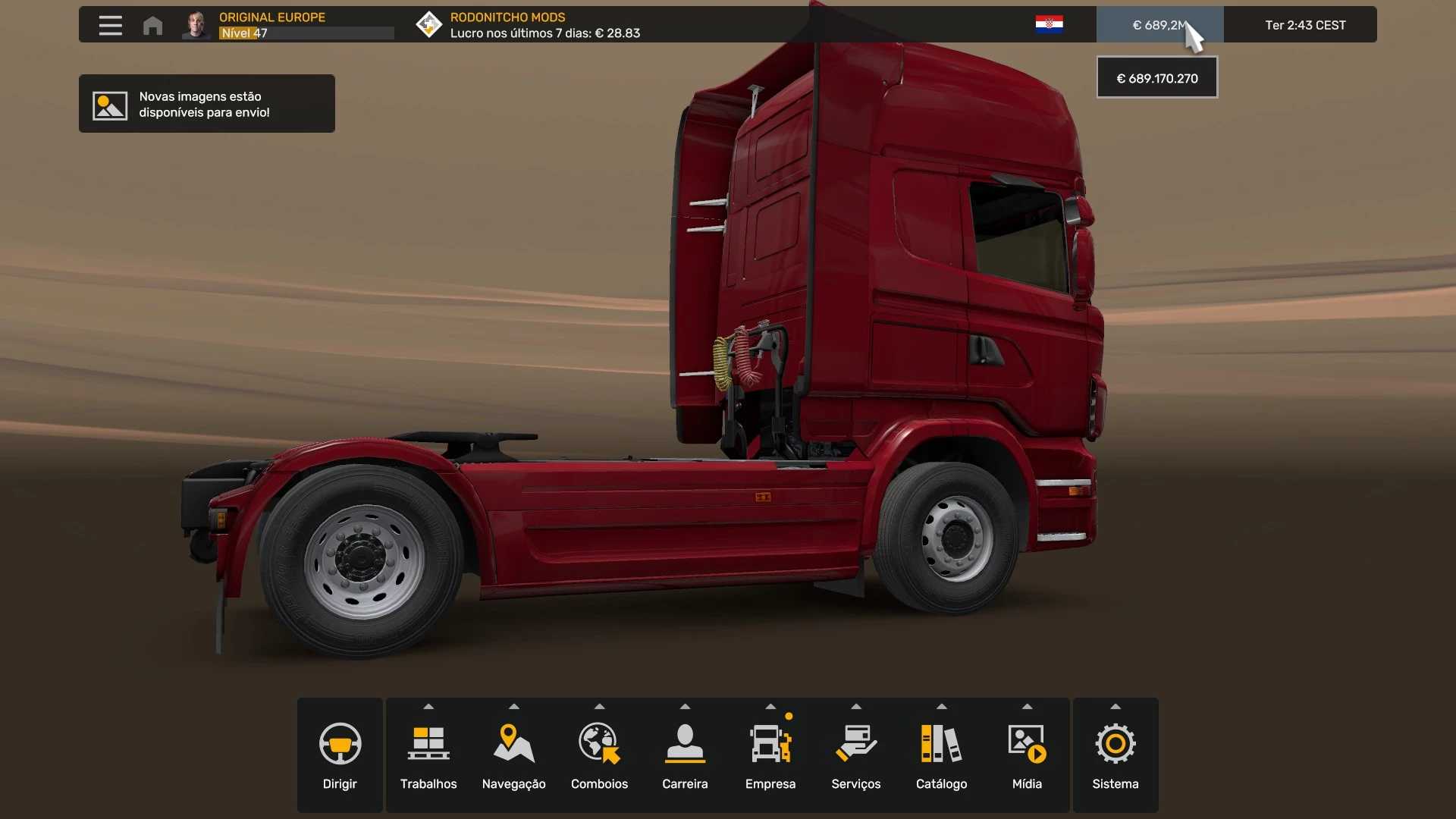Open the Comboios convoy menu
This screenshot has width=1456, height=819.
click(x=599, y=755)
